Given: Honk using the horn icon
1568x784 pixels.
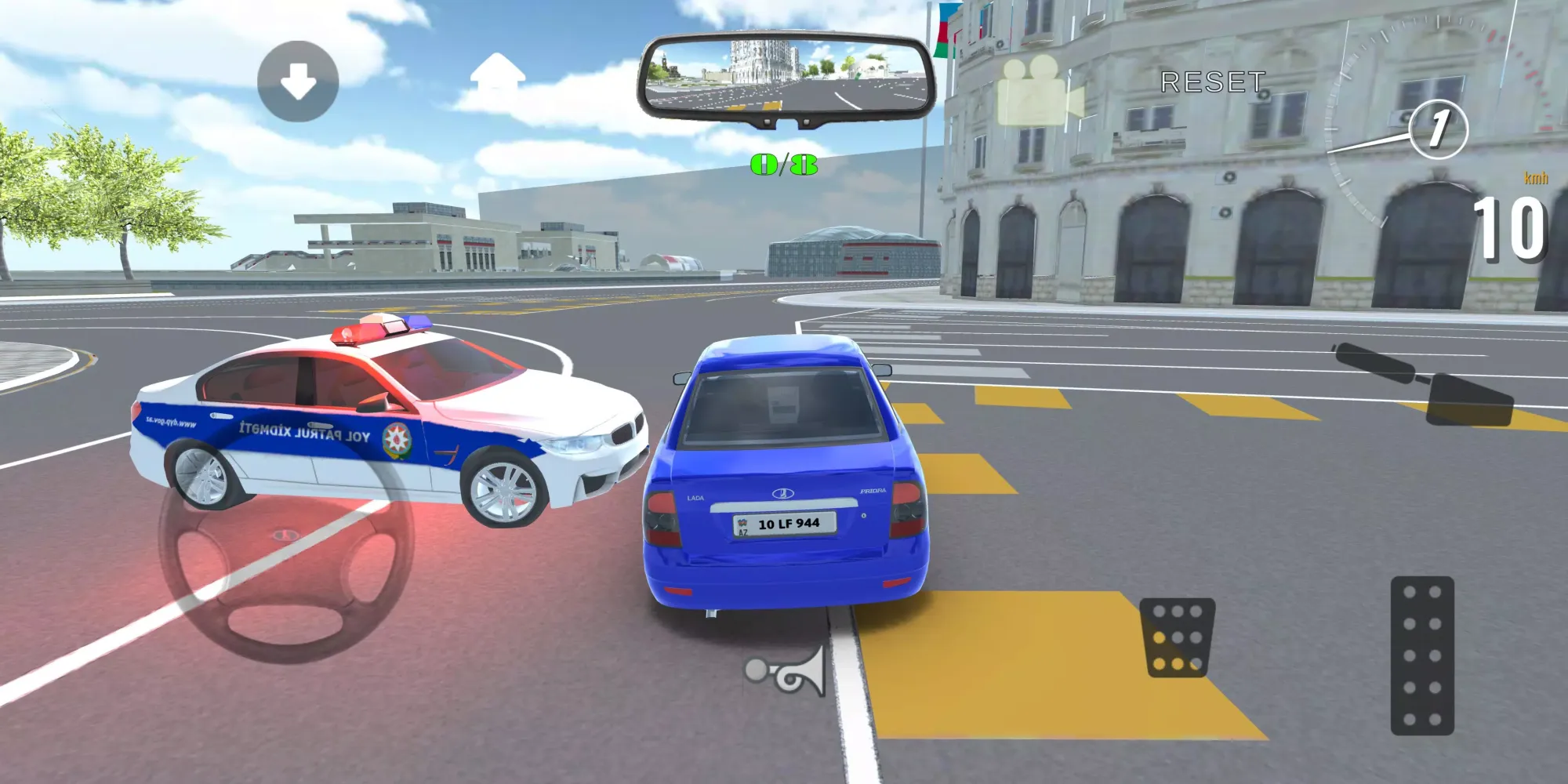Looking at the screenshot, I should pos(786,672).
